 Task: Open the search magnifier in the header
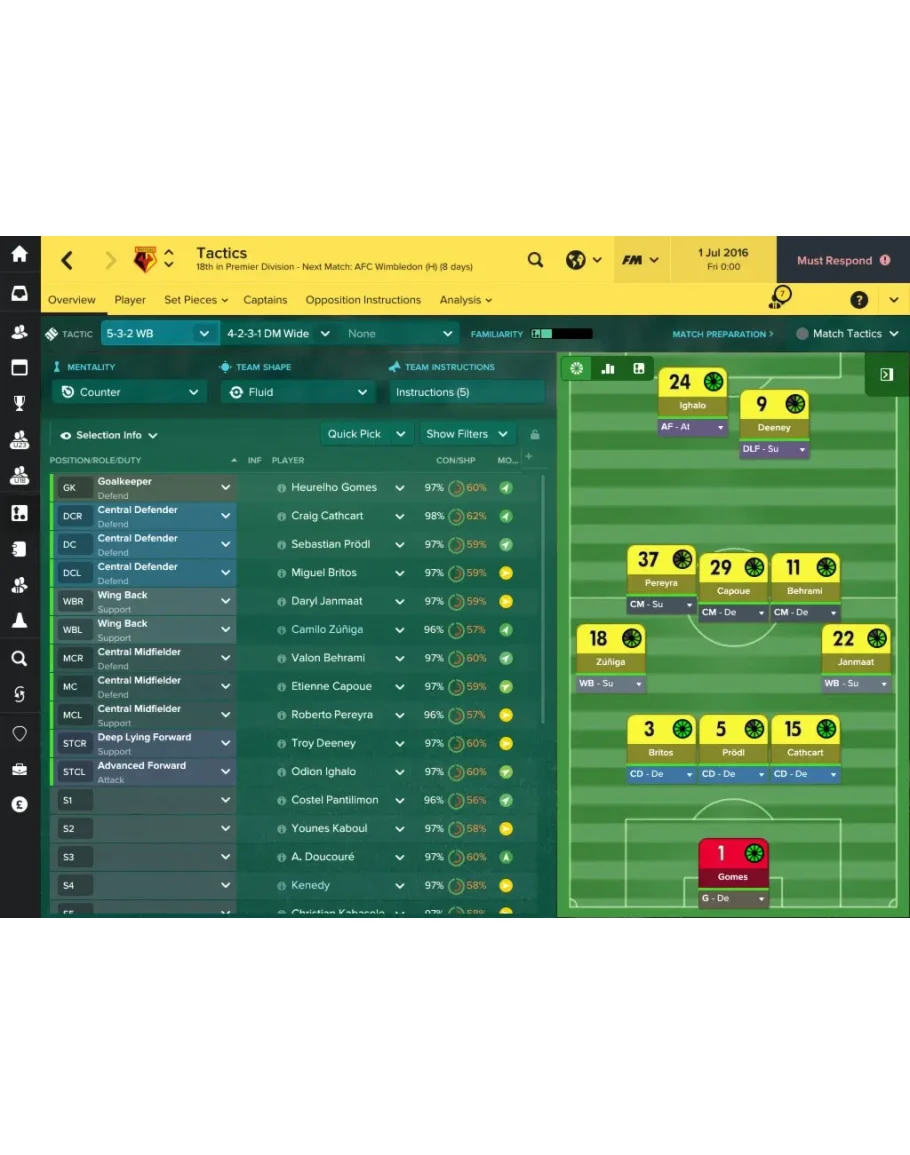coord(536,260)
